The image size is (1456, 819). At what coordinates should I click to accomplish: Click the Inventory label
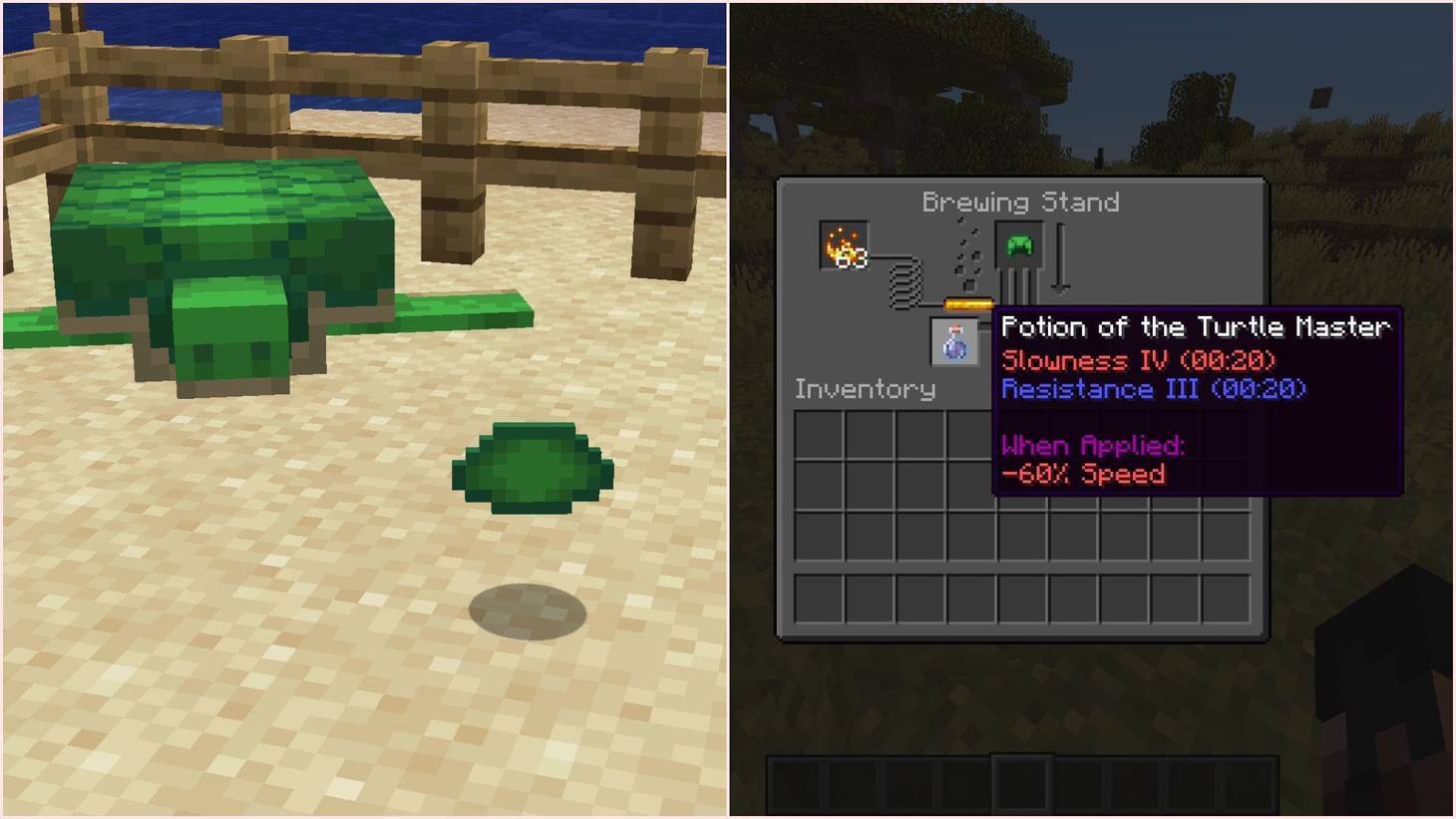864,389
